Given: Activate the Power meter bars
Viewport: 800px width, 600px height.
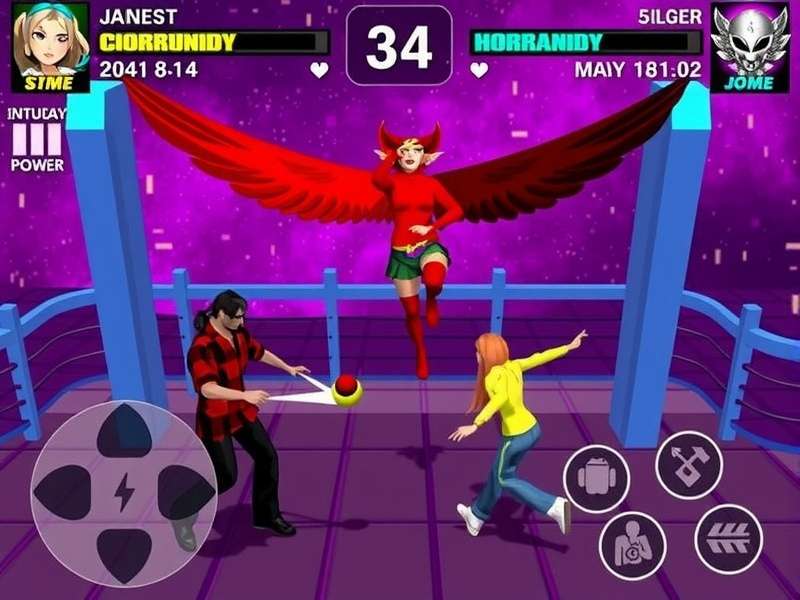Looking at the screenshot, I should pyautogui.click(x=38, y=140).
